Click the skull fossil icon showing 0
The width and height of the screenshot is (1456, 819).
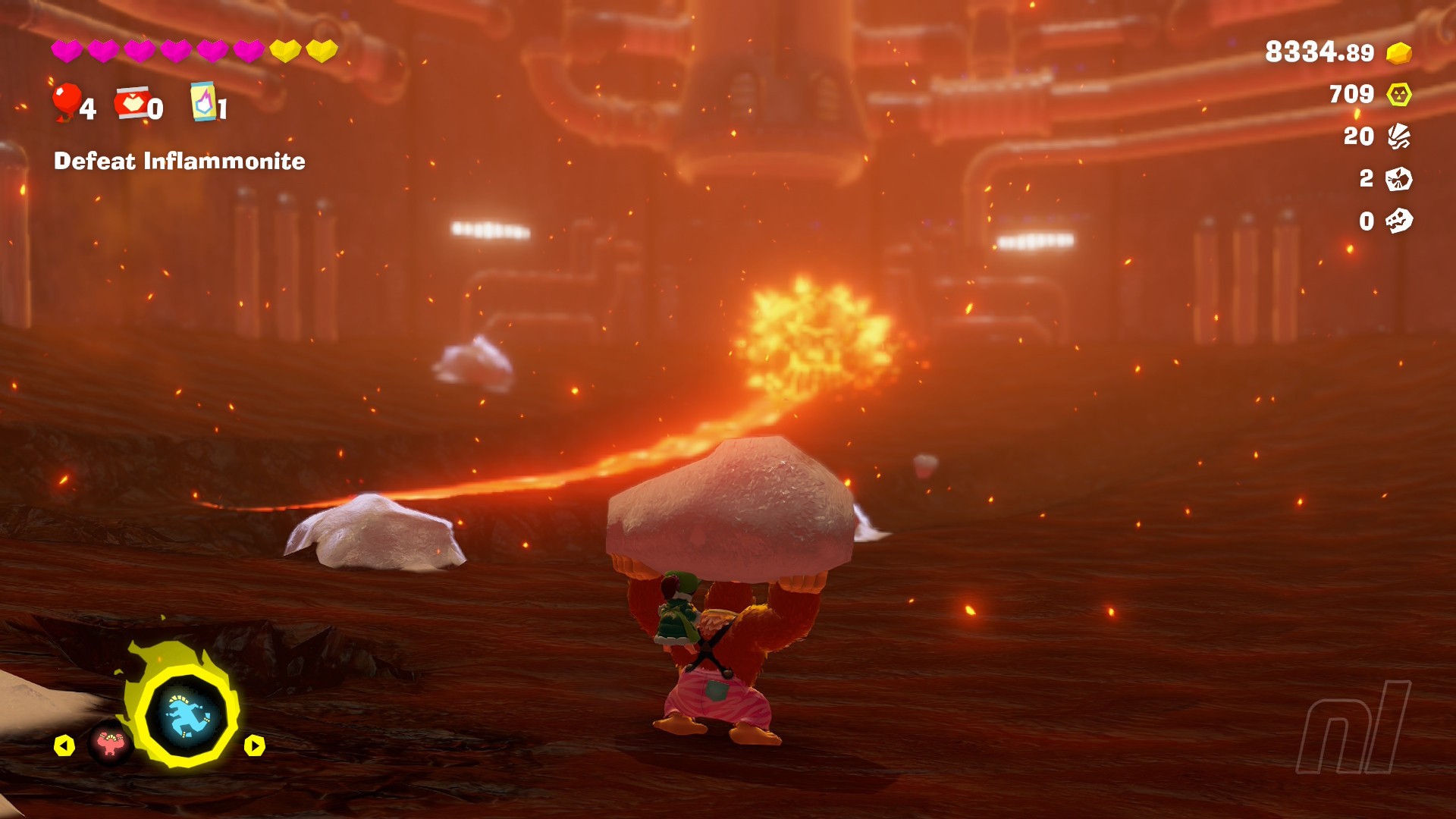click(1399, 221)
